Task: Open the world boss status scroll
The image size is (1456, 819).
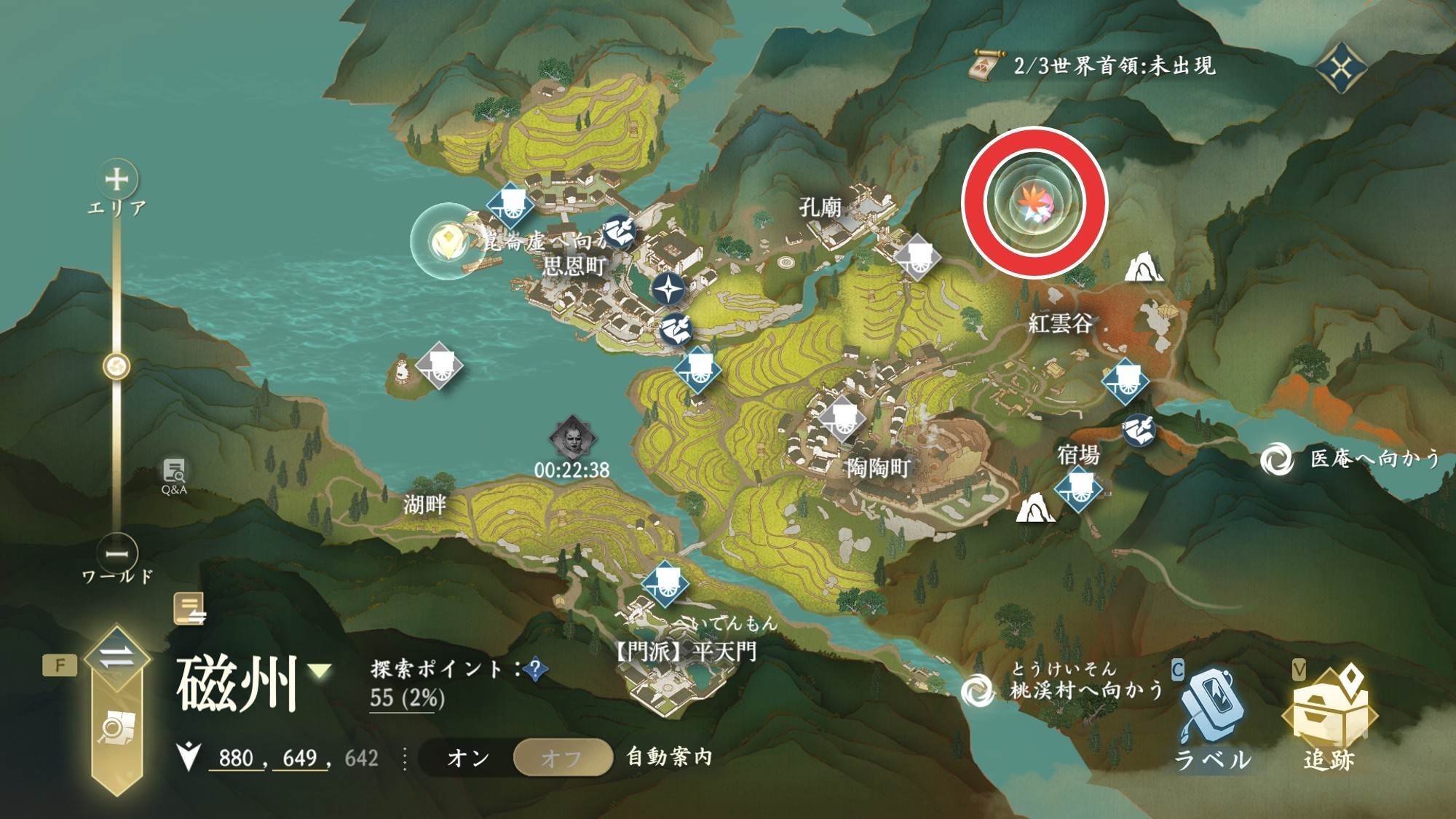Action: click(986, 66)
